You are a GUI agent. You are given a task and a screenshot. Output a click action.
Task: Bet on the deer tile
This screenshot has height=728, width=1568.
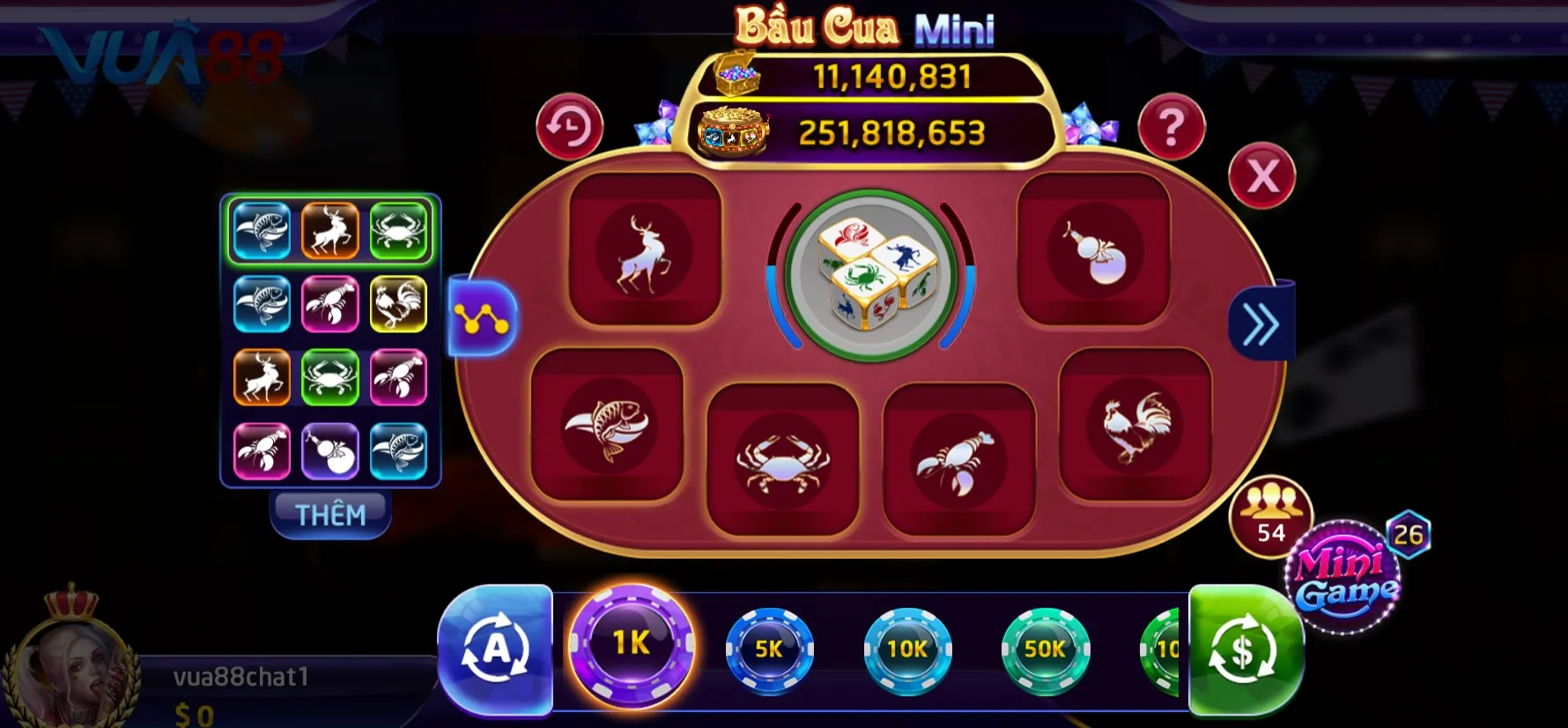pos(645,250)
